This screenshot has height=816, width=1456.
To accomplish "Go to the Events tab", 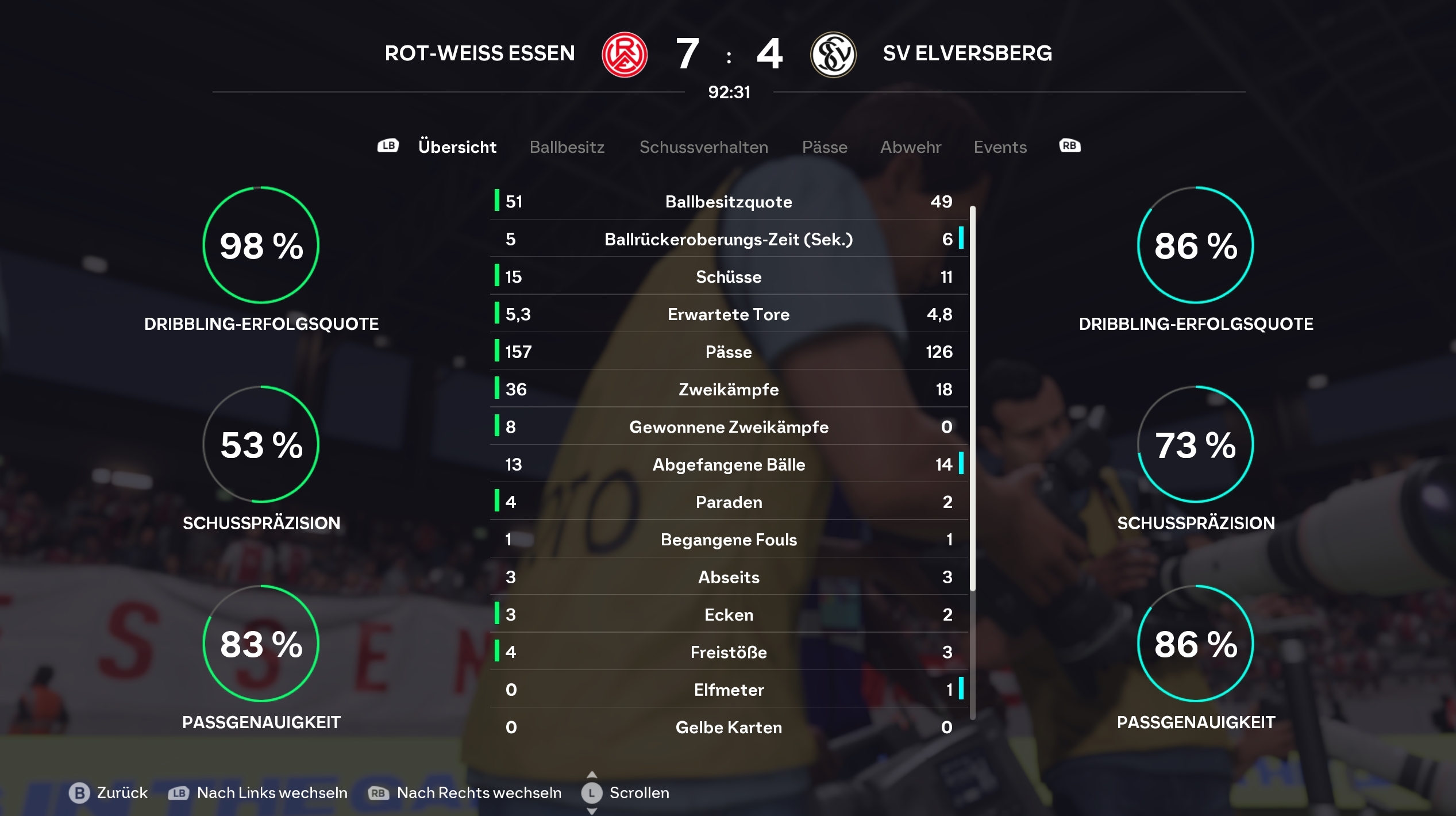I will 1000,147.
